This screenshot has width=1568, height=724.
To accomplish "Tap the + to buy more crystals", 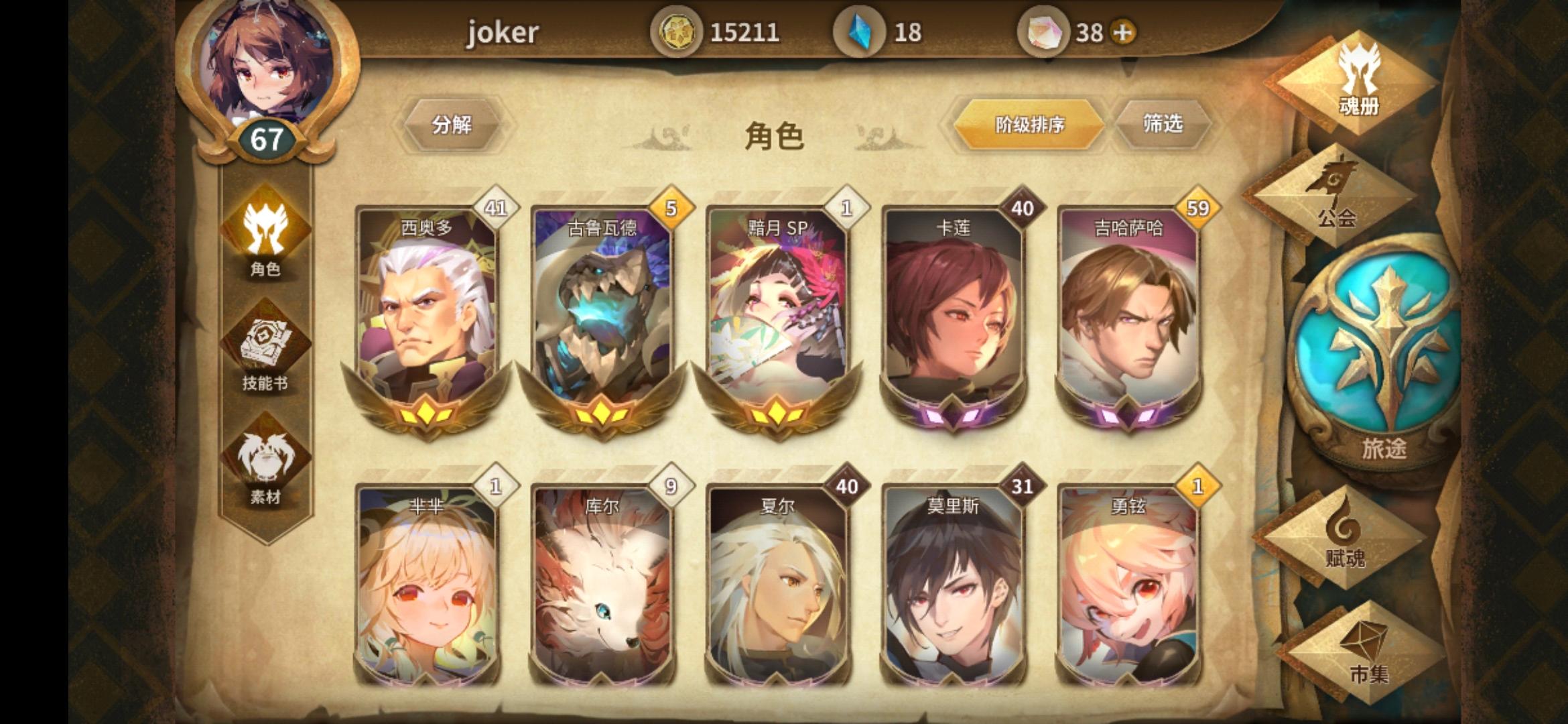I will (x=1122, y=30).
